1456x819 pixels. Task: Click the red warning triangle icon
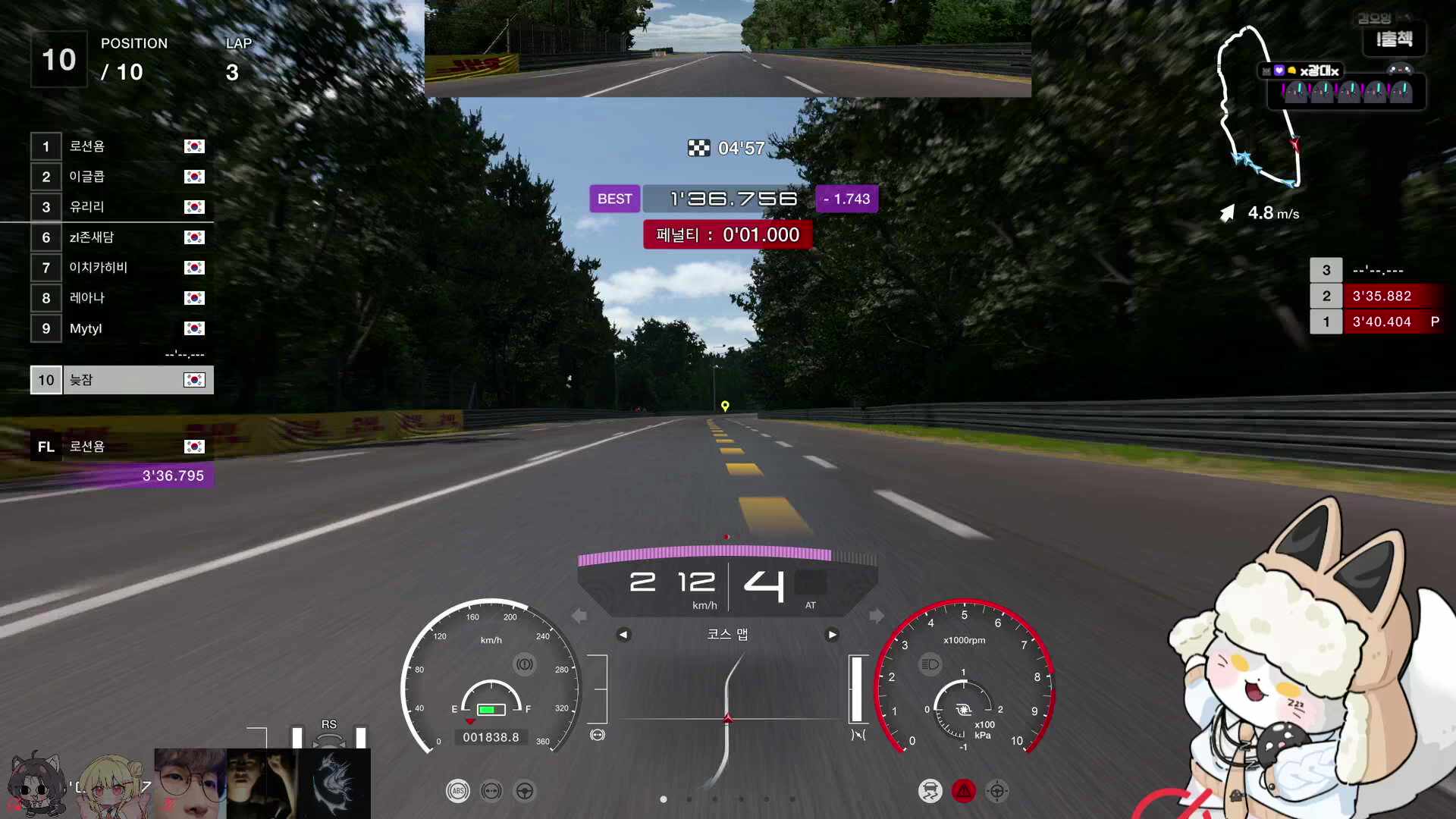coord(964,791)
